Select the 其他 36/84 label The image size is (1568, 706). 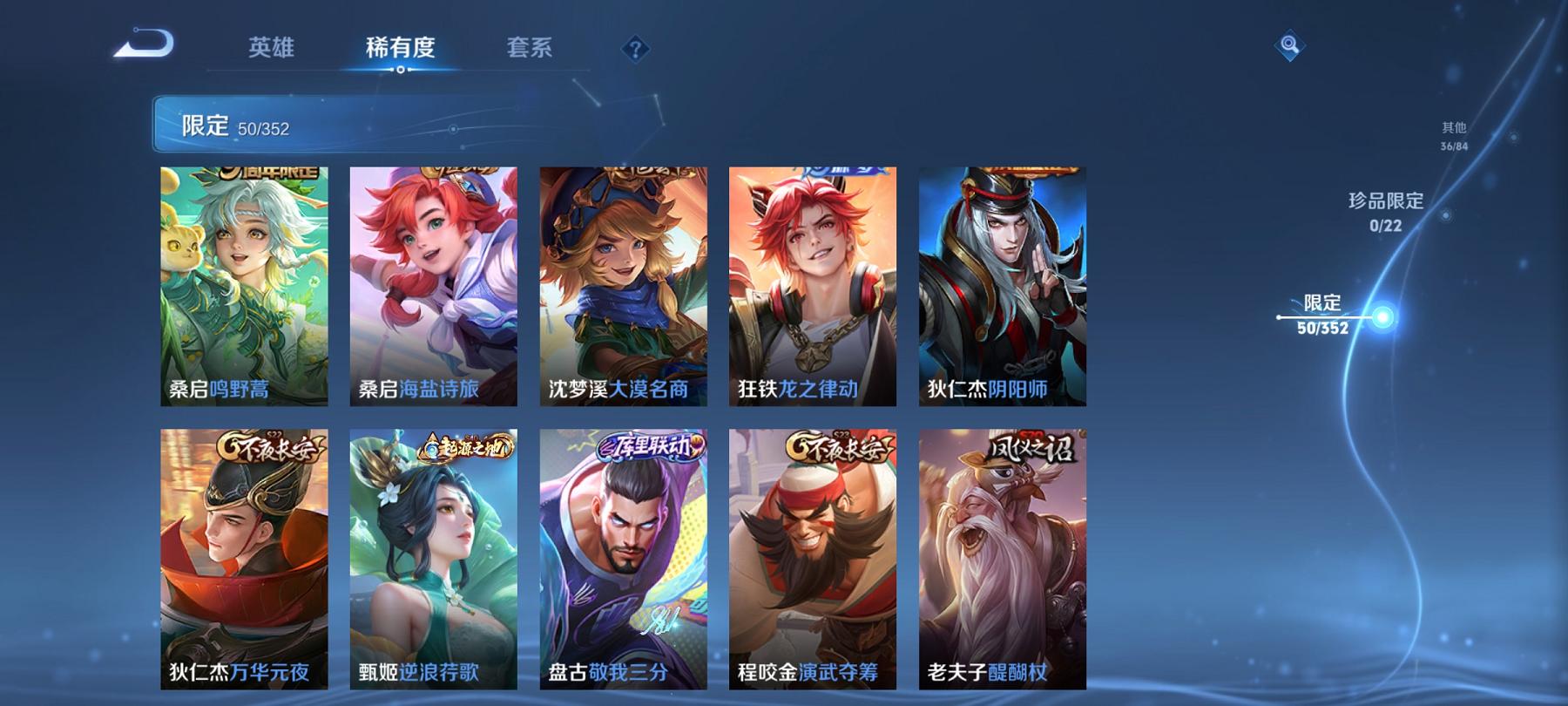coord(1454,133)
